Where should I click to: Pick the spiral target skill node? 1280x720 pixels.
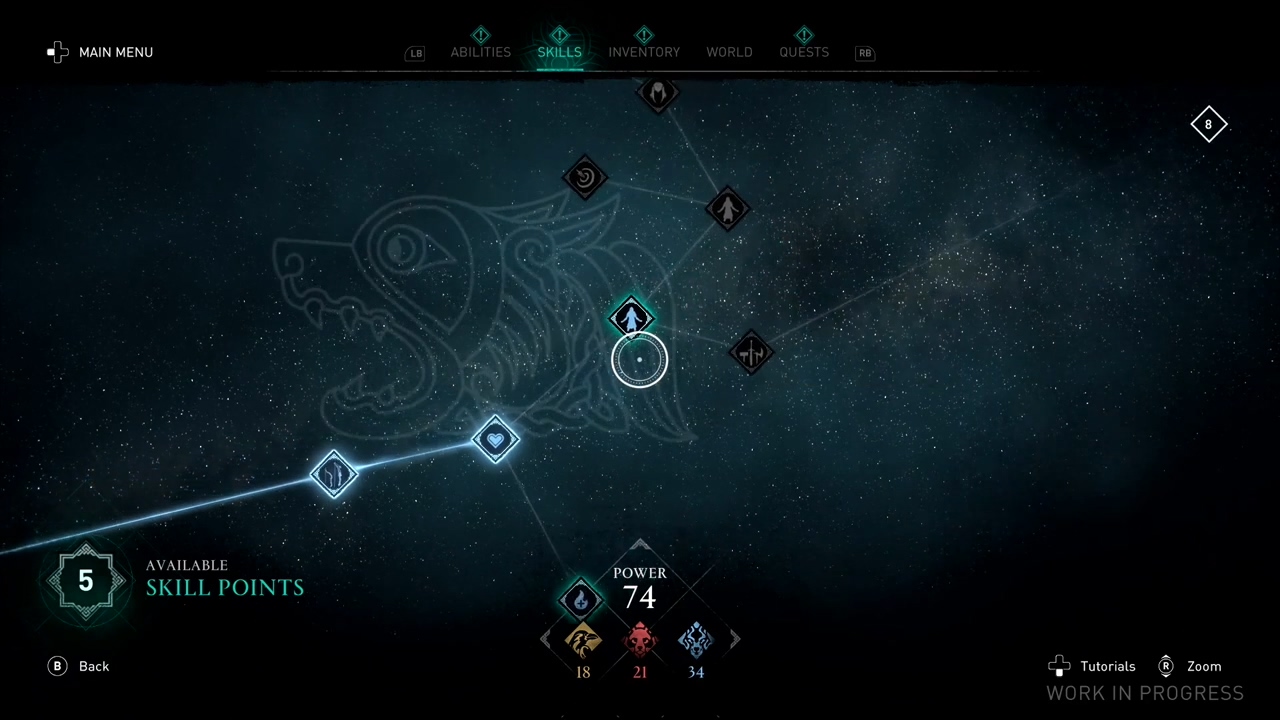585,179
